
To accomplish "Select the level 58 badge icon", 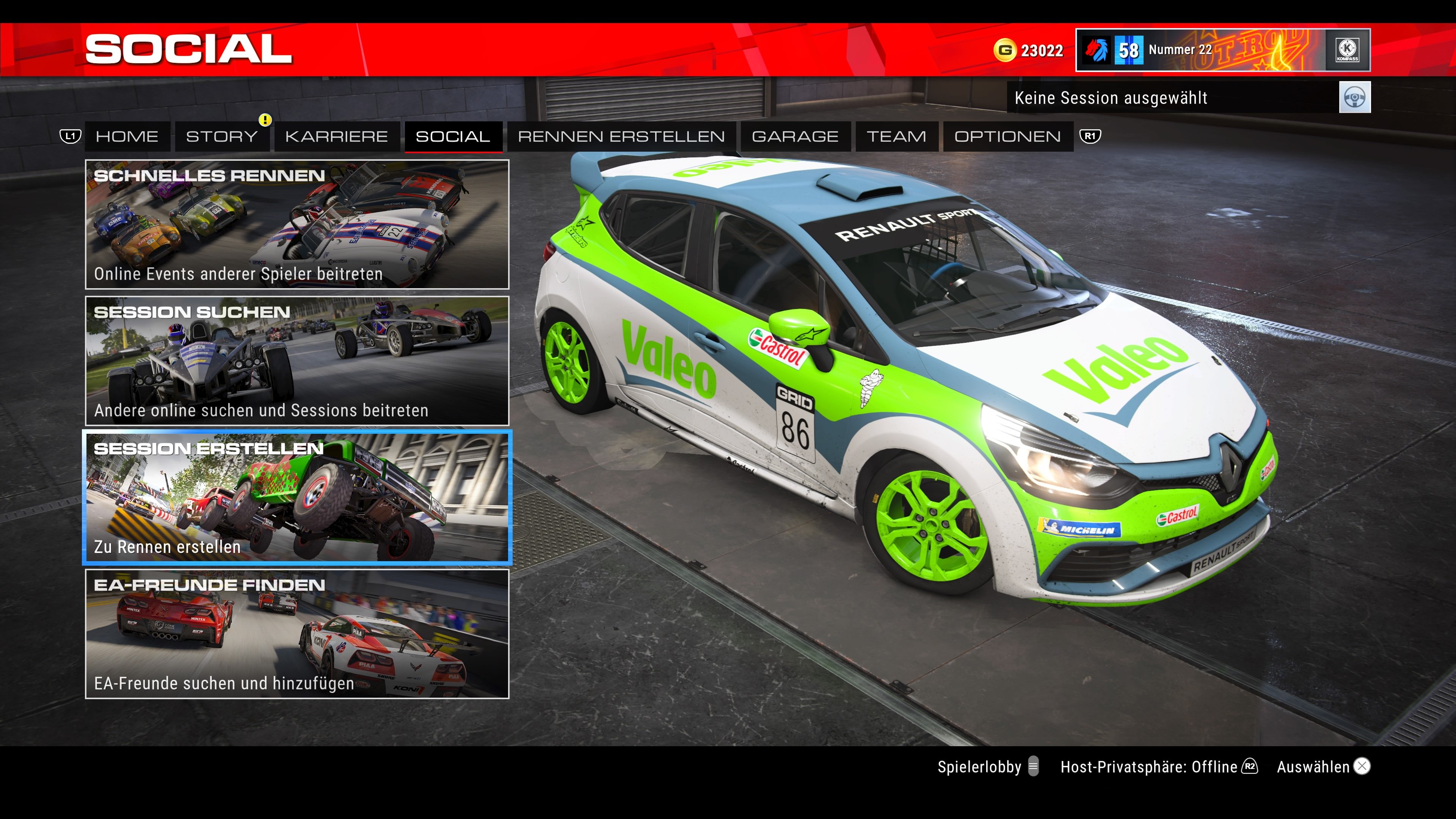I will pos(1129,50).
